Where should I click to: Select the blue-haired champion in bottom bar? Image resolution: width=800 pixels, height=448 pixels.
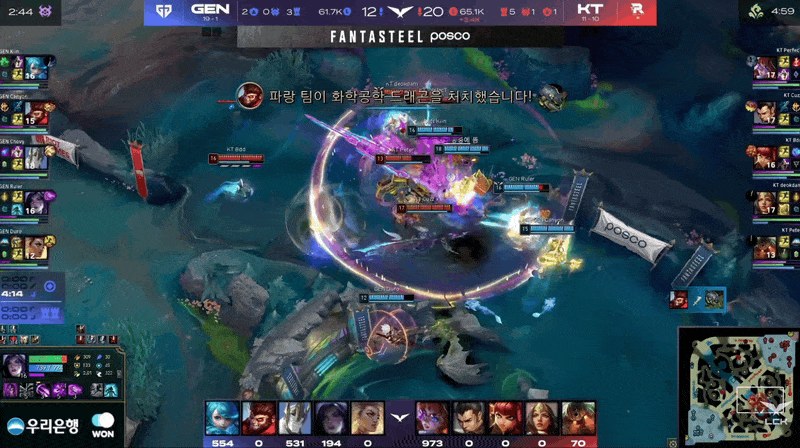222,418
